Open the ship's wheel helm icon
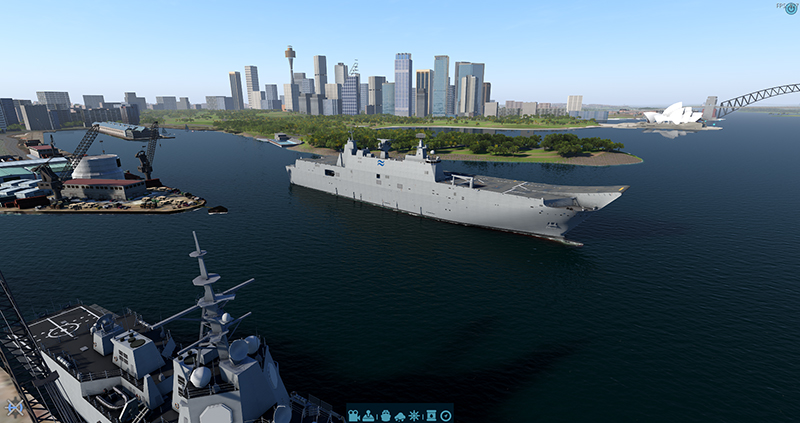The width and height of the screenshot is (800, 423). 14,408
